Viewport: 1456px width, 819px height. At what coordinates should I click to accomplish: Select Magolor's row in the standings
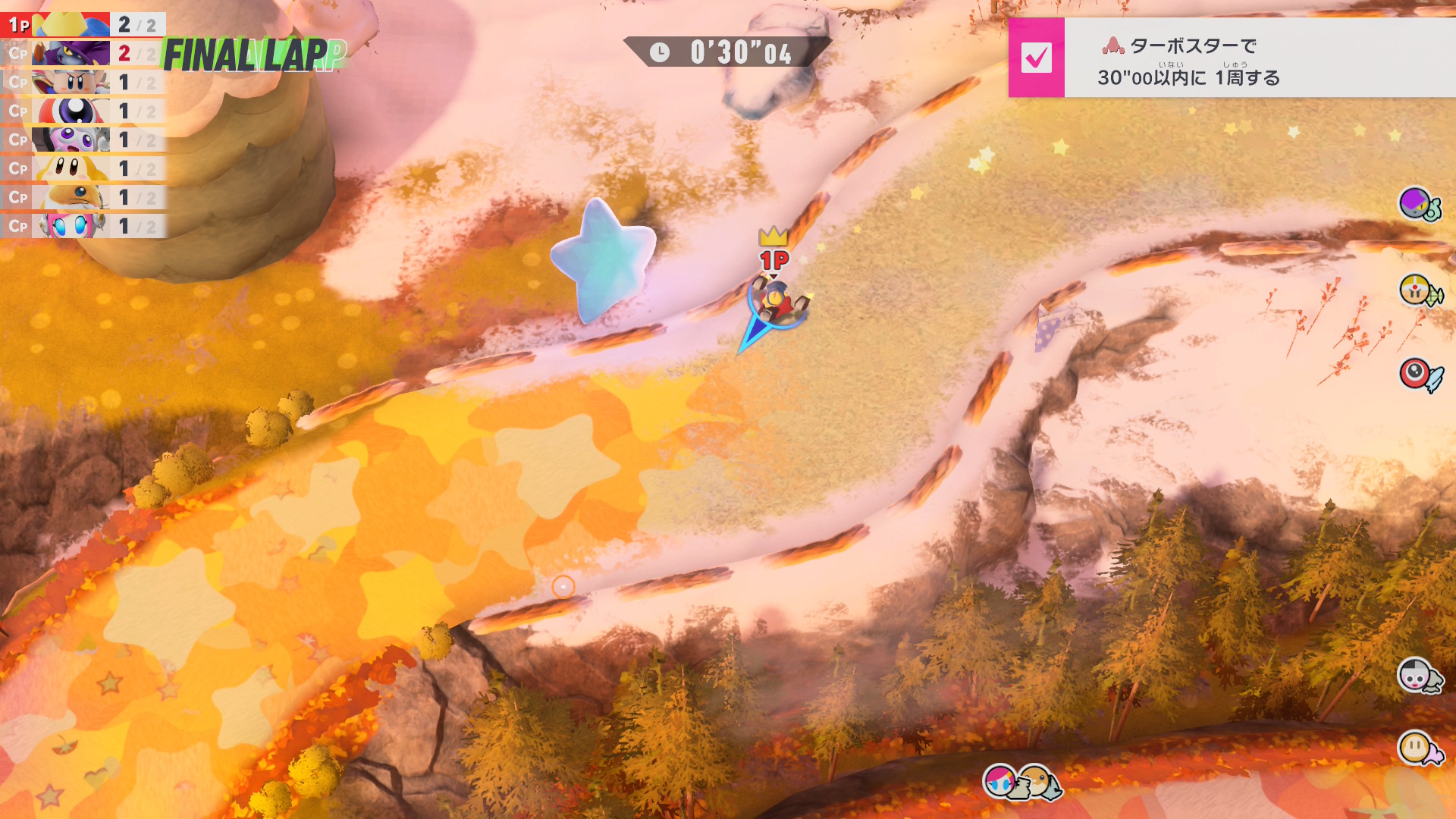pyautogui.click(x=83, y=53)
